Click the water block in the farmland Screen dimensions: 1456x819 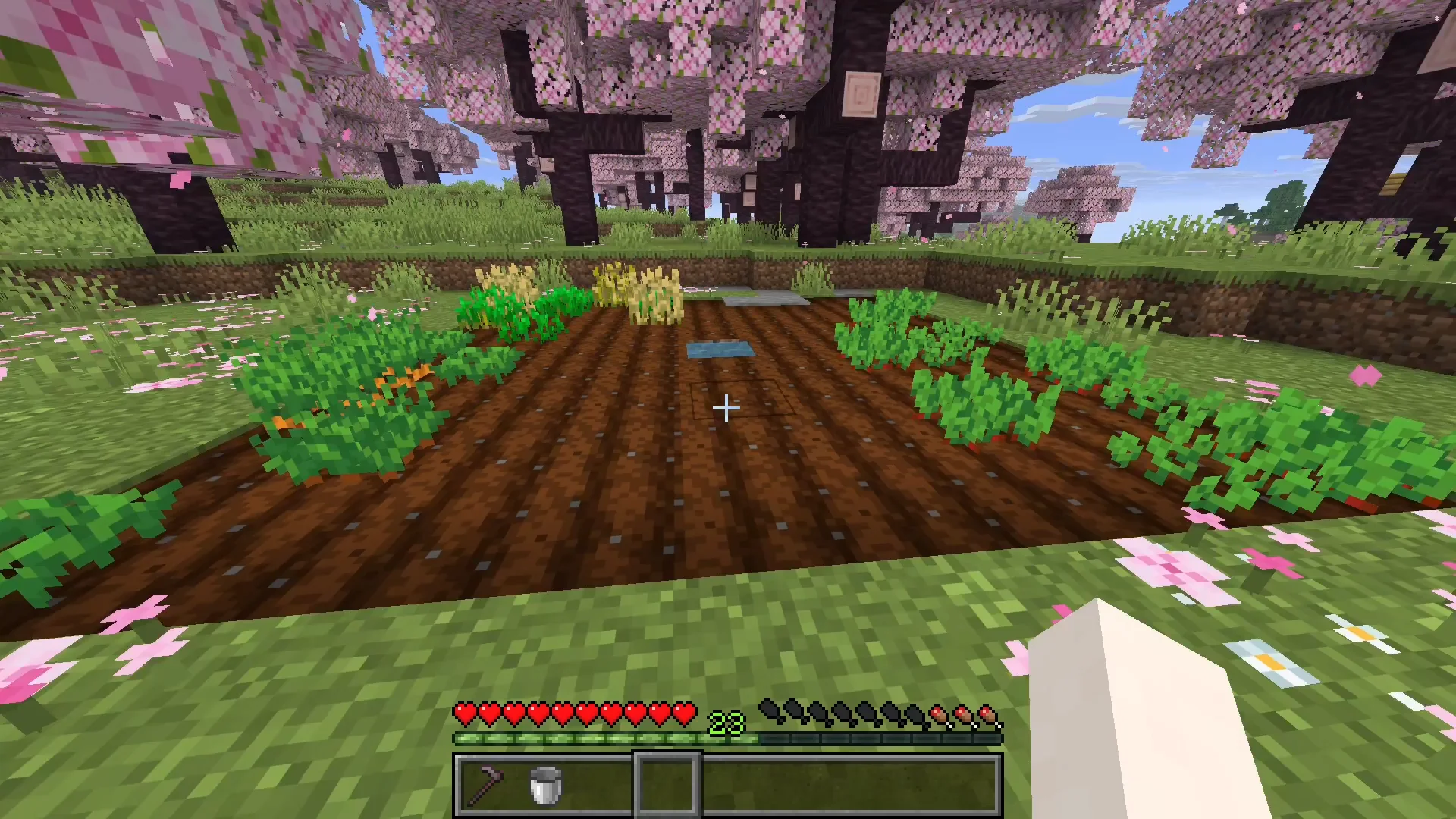click(720, 349)
